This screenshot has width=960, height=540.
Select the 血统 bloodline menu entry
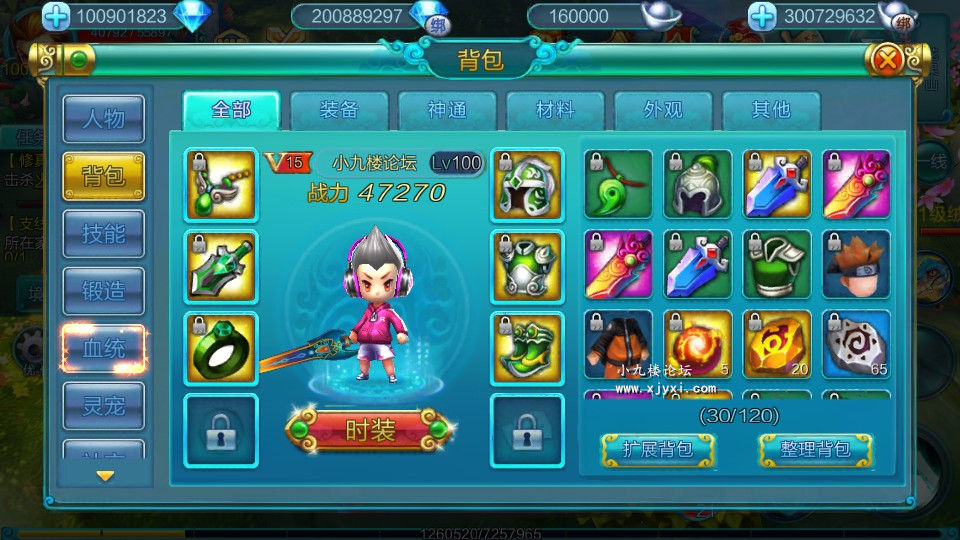tap(103, 349)
